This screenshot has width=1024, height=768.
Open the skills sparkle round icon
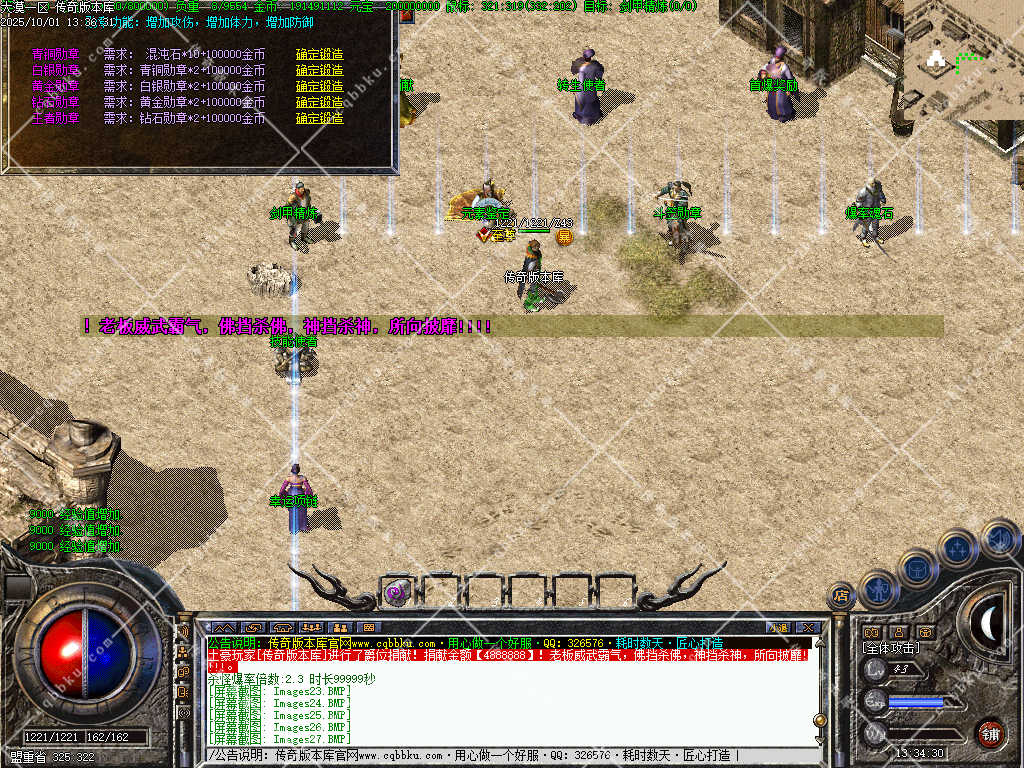957,548
